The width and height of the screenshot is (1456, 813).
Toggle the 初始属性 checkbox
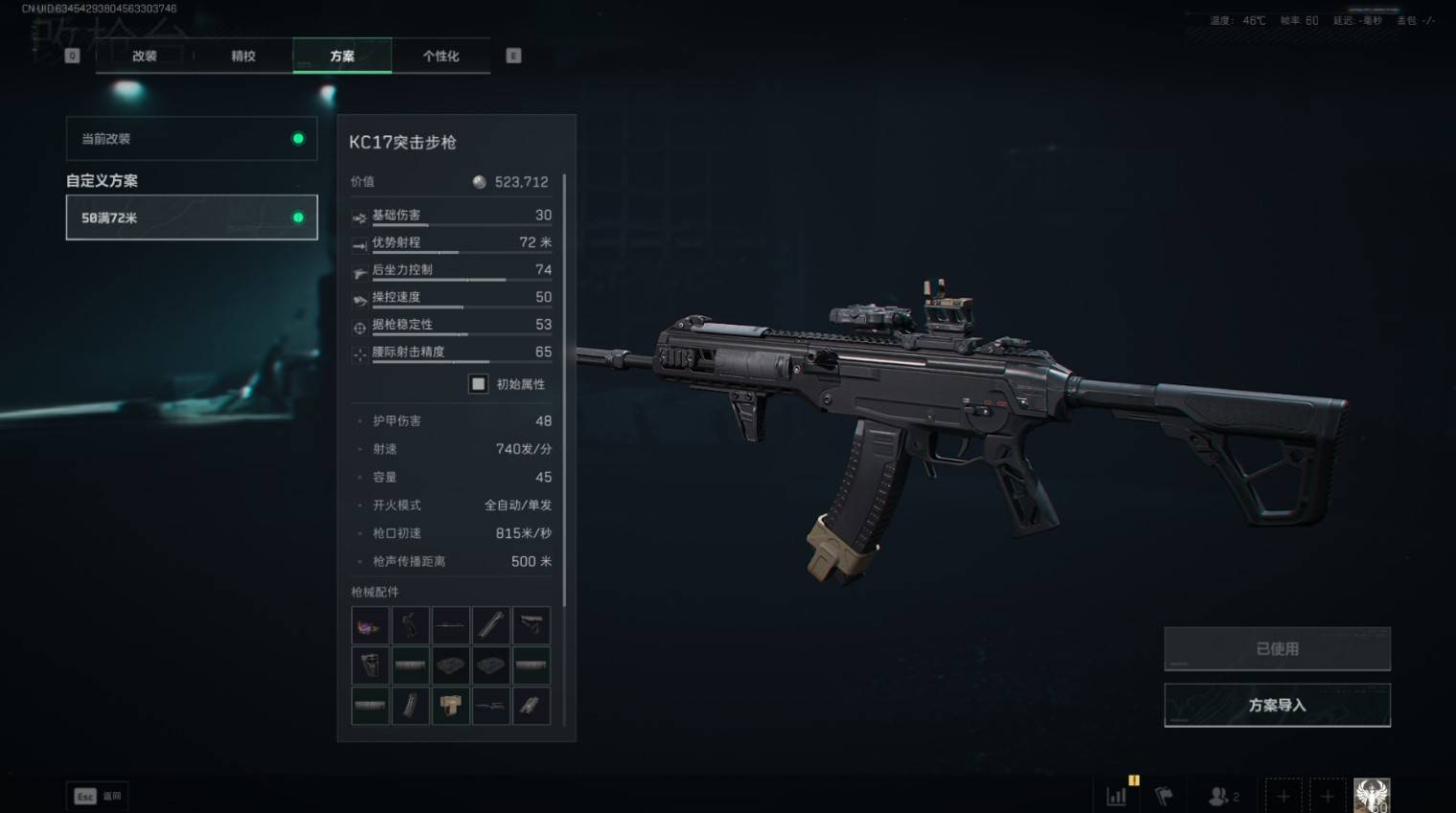(478, 384)
